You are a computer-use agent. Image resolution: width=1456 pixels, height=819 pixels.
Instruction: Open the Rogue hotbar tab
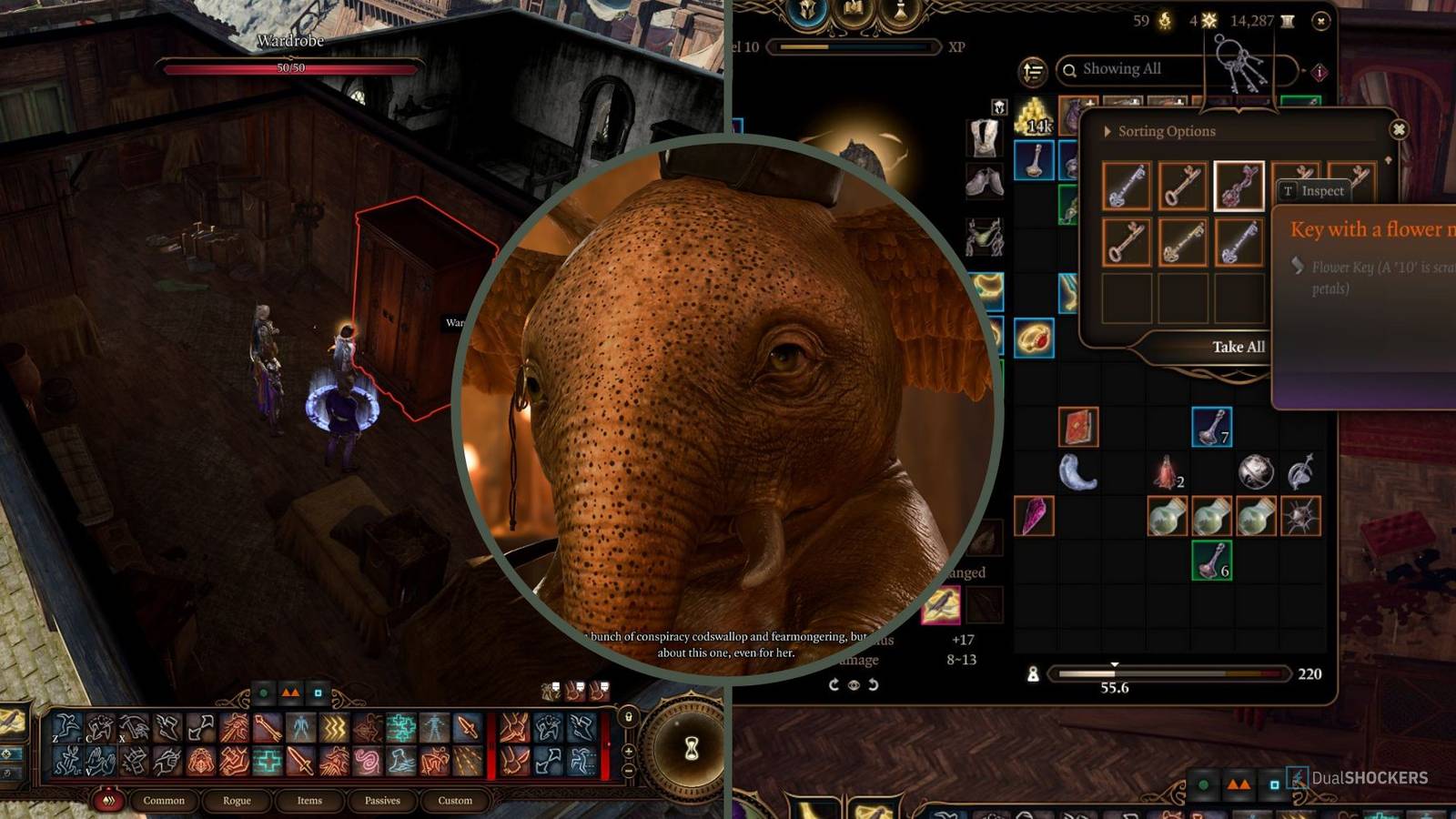pyautogui.click(x=237, y=802)
